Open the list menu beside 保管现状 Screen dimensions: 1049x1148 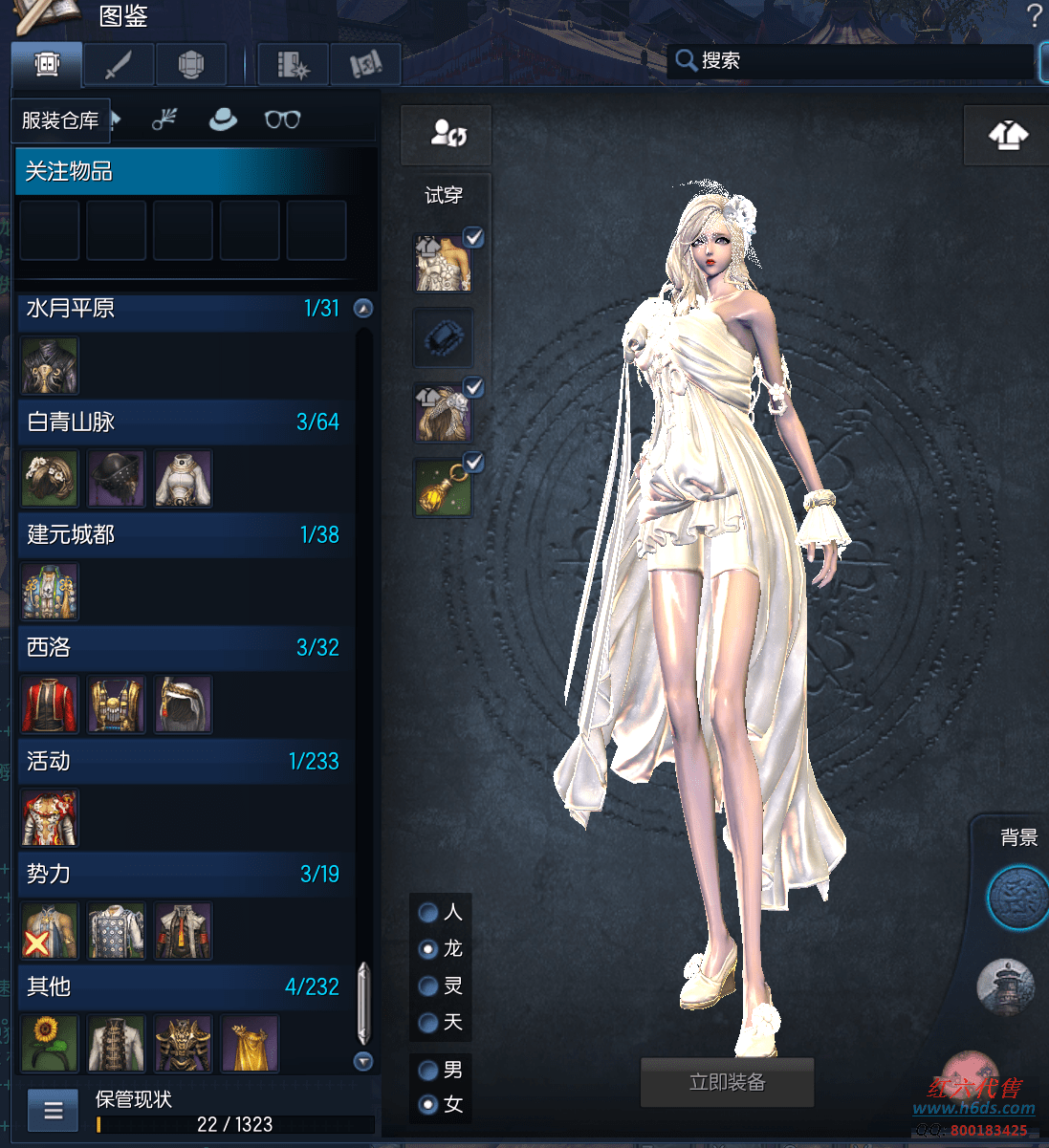(54, 1111)
